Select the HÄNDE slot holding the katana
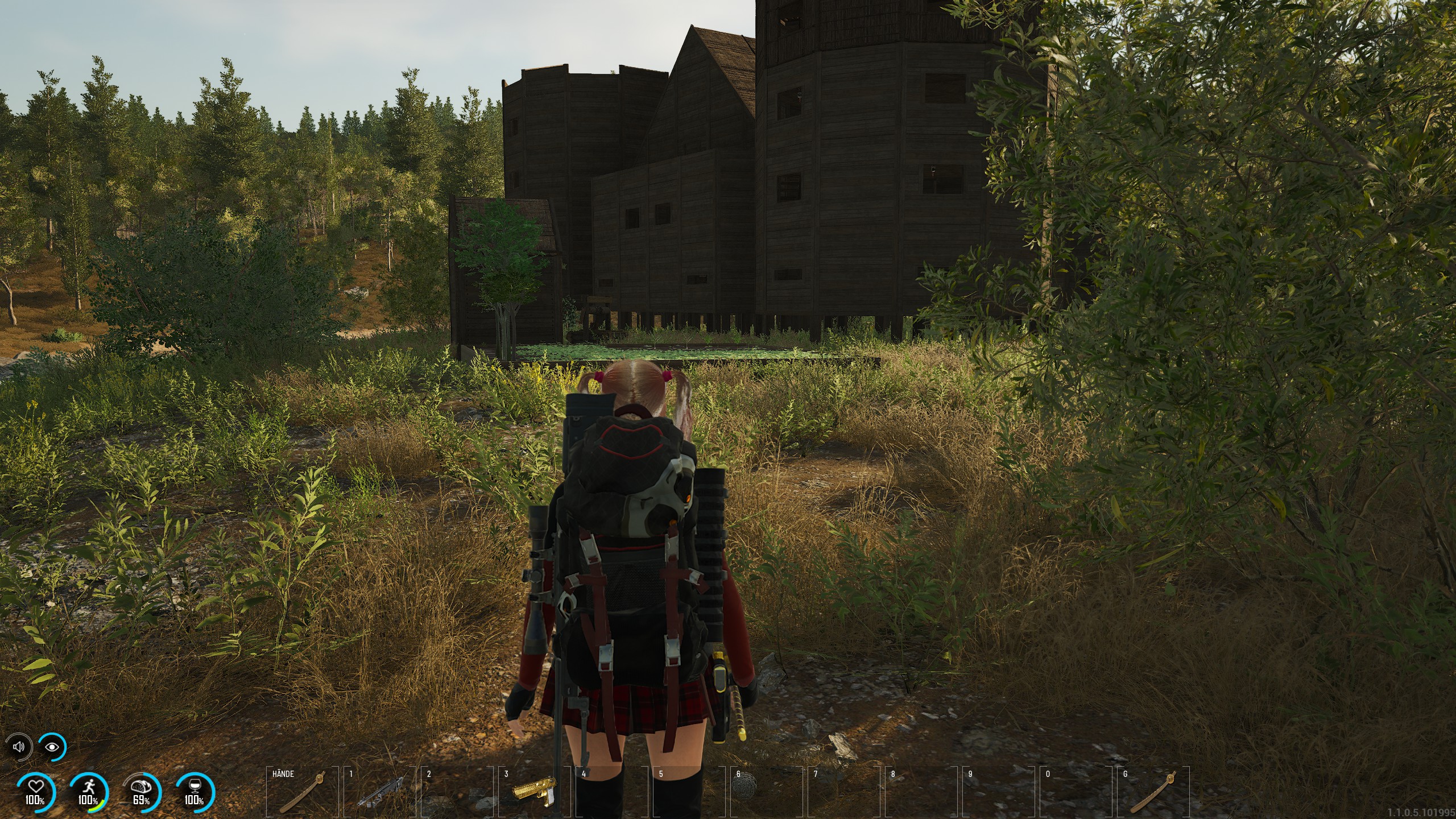 (x=302, y=791)
